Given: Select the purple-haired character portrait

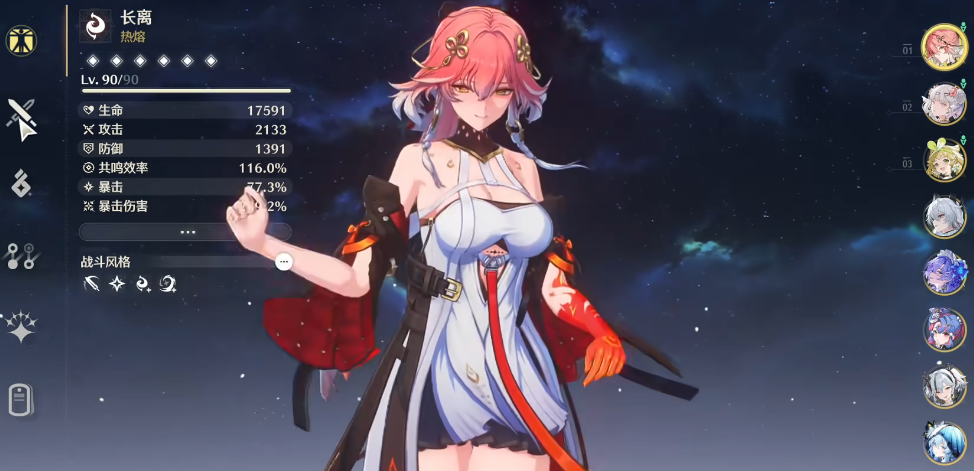Looking at the screenshot, I should tap(944, 273).
